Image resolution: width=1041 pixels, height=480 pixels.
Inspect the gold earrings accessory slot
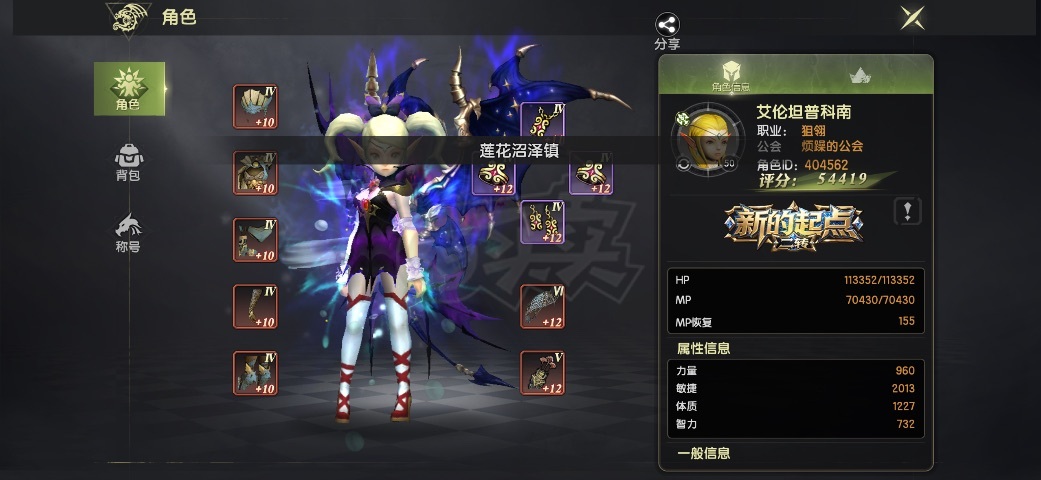click(x=542, y=223)
